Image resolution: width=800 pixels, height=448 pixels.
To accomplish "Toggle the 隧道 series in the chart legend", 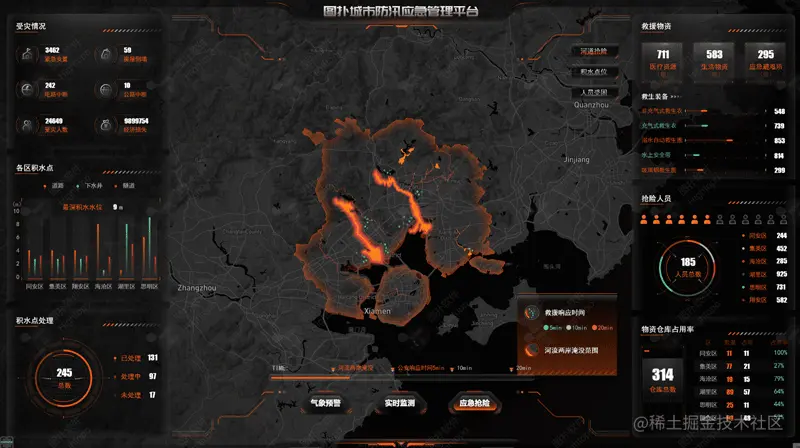I will 126,185.
